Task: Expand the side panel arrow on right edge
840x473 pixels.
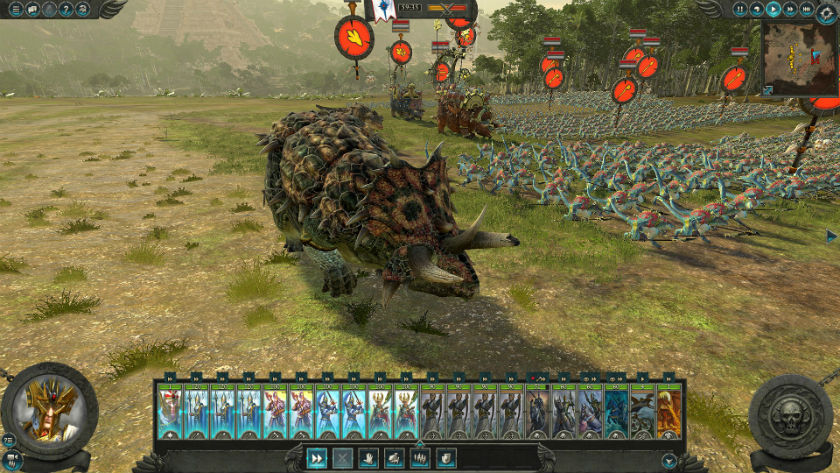Action: coord(831,236)
